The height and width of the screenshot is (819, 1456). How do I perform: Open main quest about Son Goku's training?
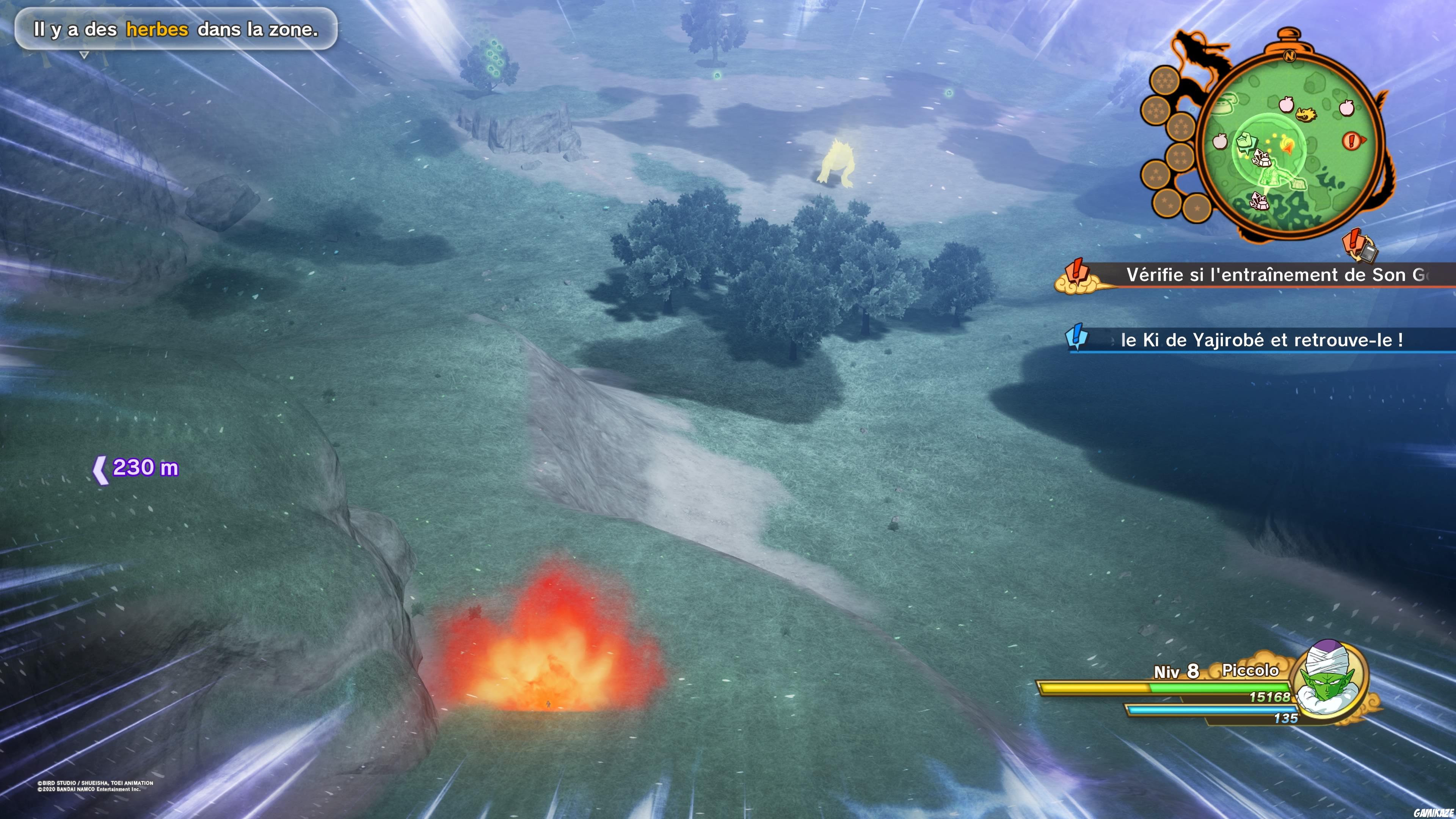click(1272, 275)
